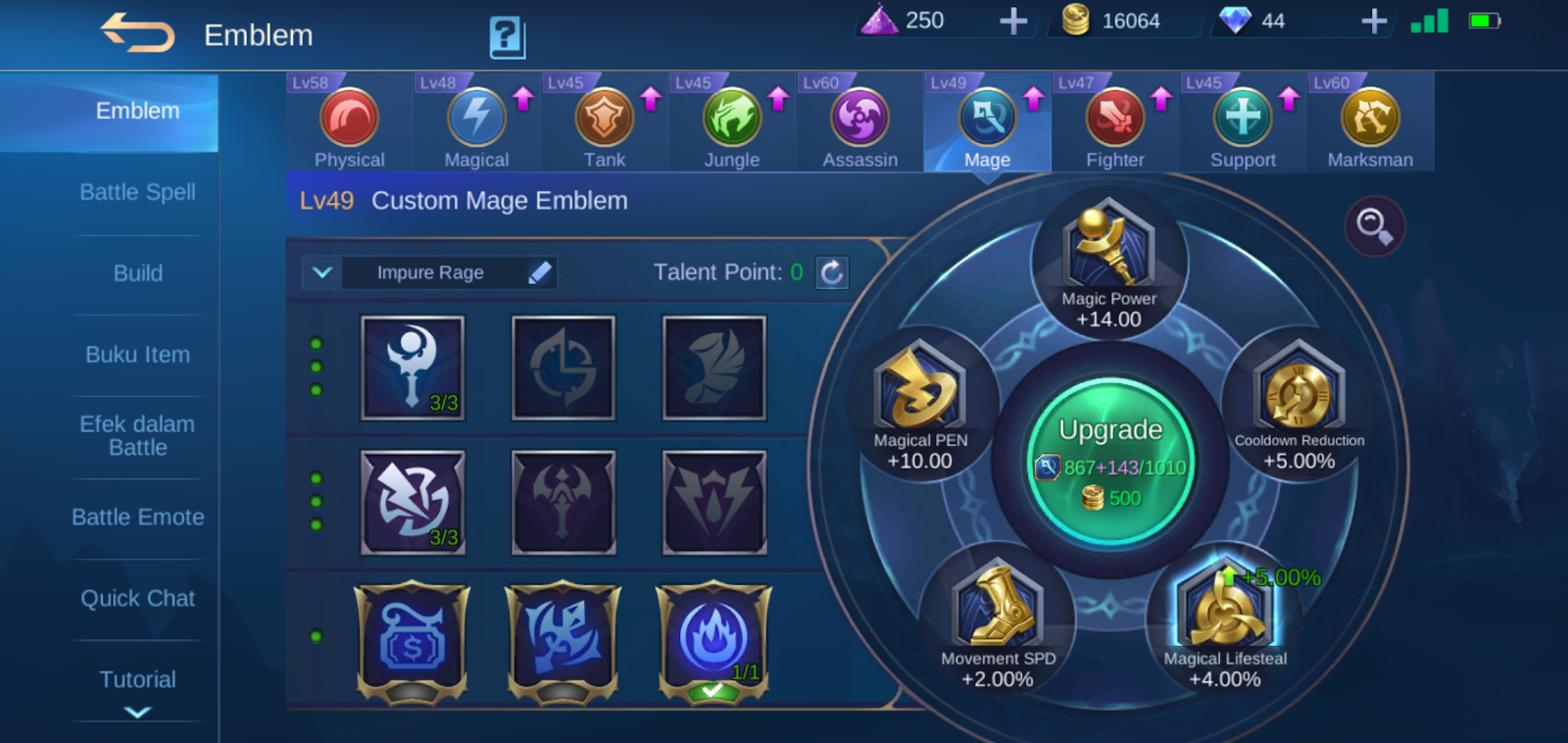This screenshot has width=1568, height=743.
Task: Open the Quick Chat section
Action: point(137,598)
